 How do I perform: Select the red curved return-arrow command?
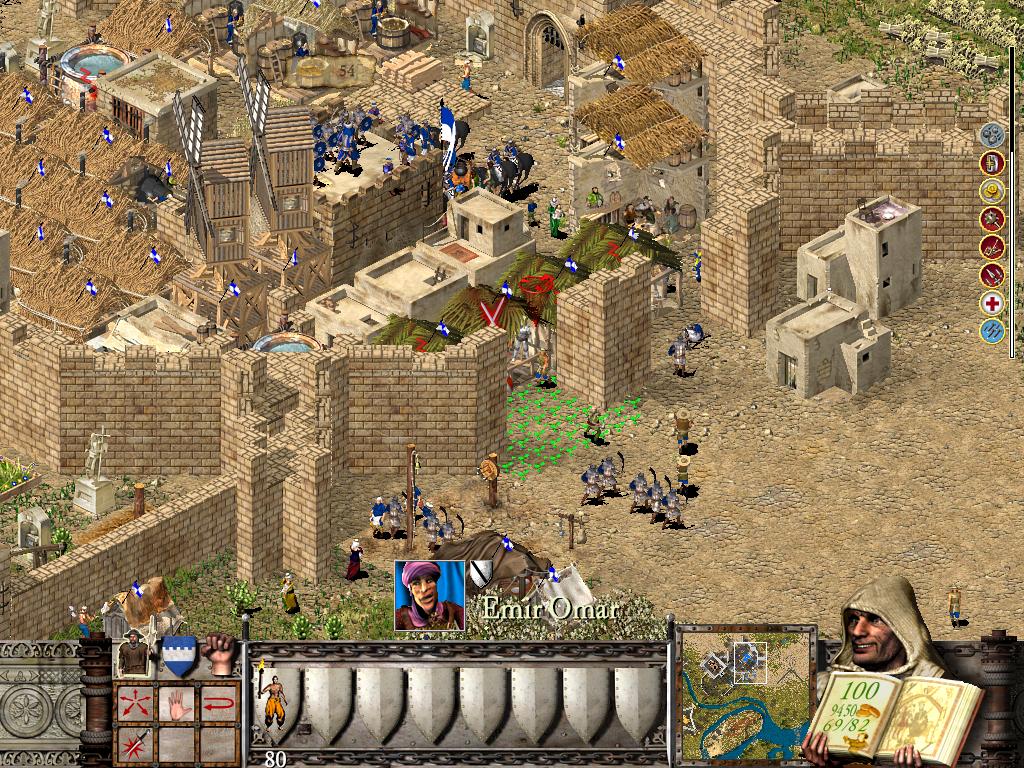click(x=219, y=702)
